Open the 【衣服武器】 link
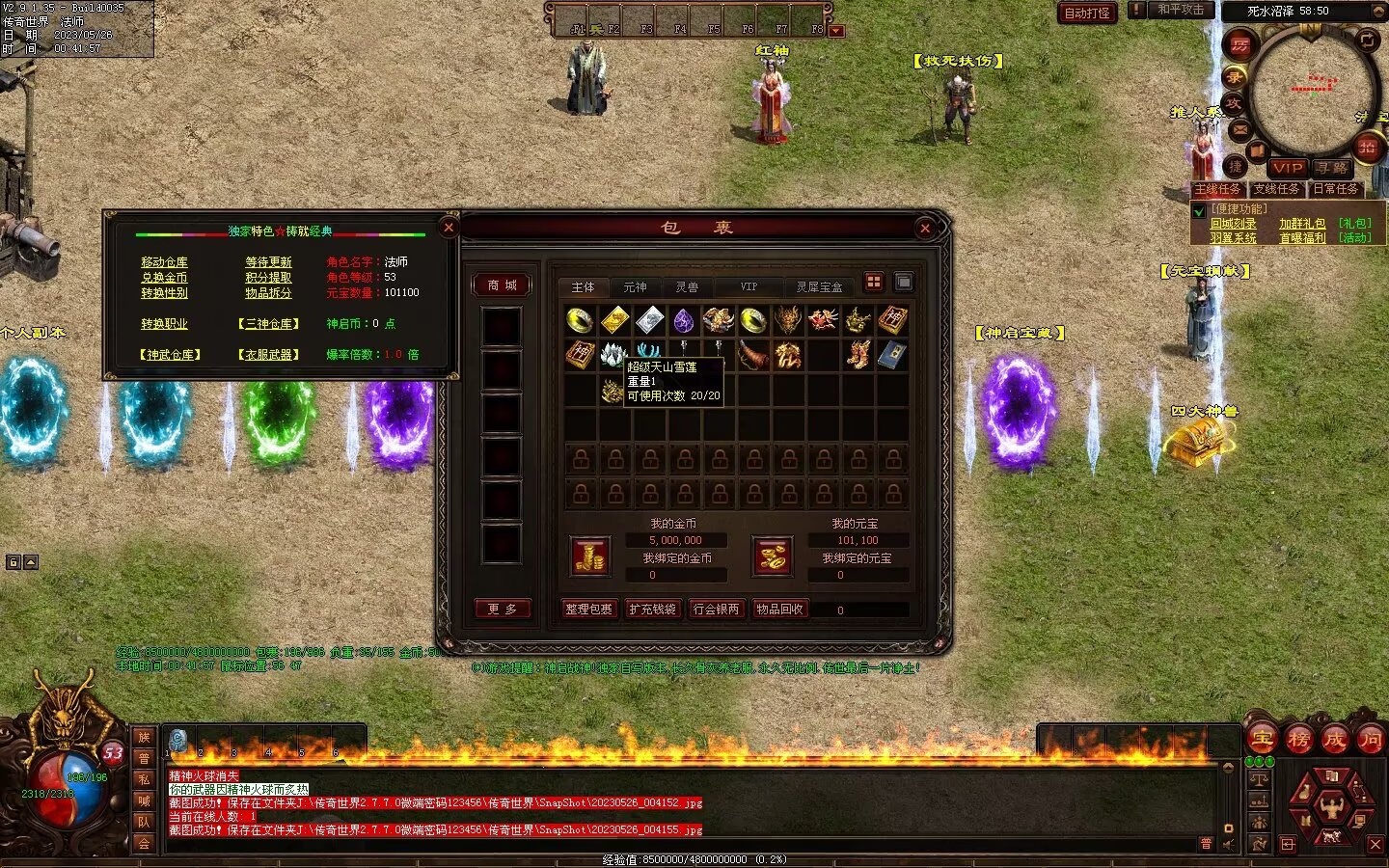 tap(268, 355)
